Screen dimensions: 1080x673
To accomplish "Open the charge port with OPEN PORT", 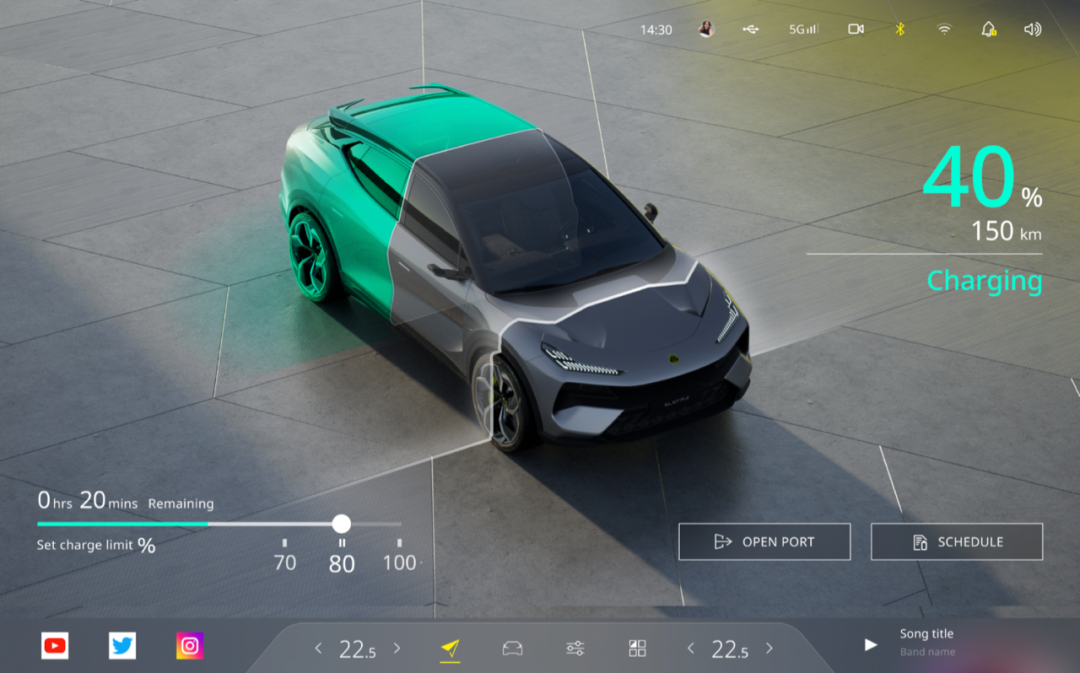I will pyautogui.click(x=764, y=542).
